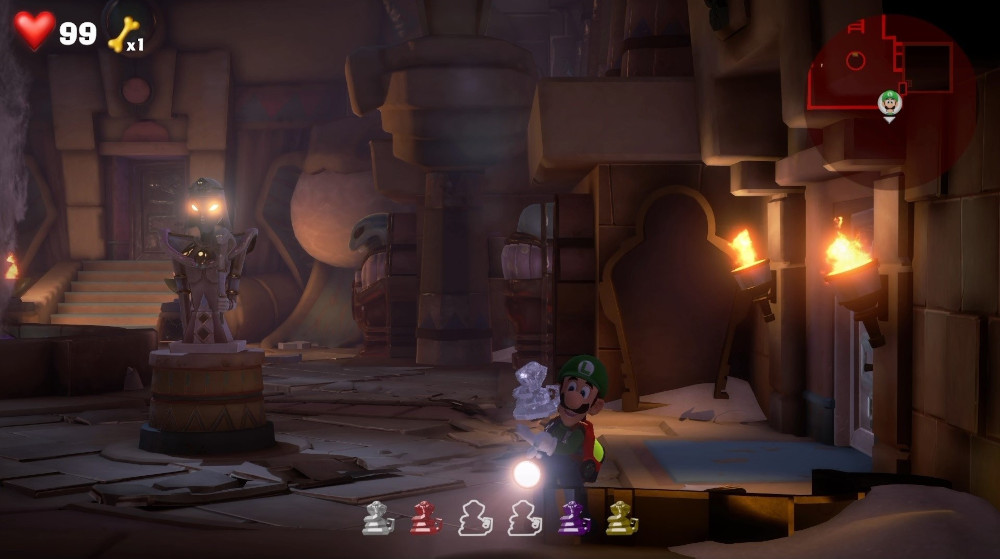Image resolution: width=1000 pixels, height=559 pixels.
Task: Pick the purple collected gem icon
Action: (573, 518)
